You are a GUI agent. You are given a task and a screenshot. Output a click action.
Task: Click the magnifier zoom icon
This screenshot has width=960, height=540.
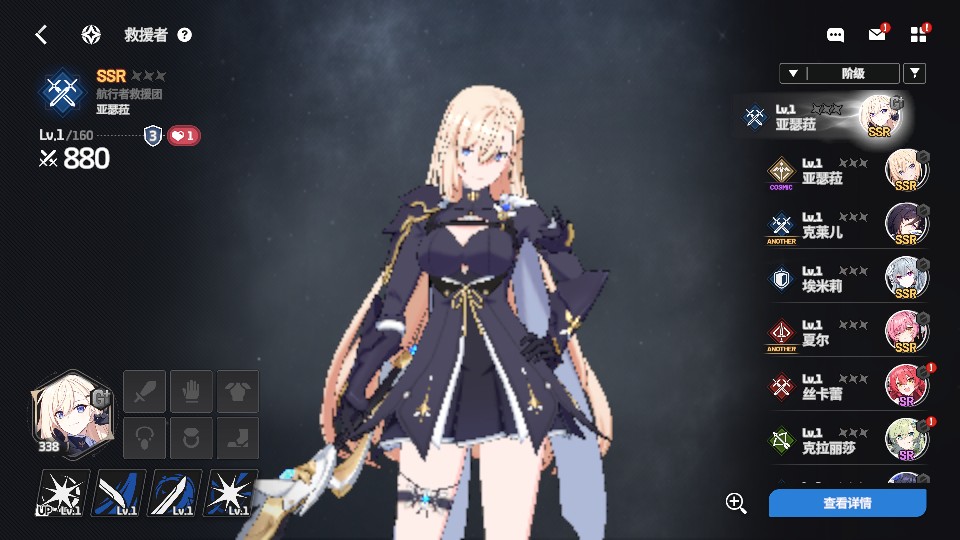(x=736, y=503)
